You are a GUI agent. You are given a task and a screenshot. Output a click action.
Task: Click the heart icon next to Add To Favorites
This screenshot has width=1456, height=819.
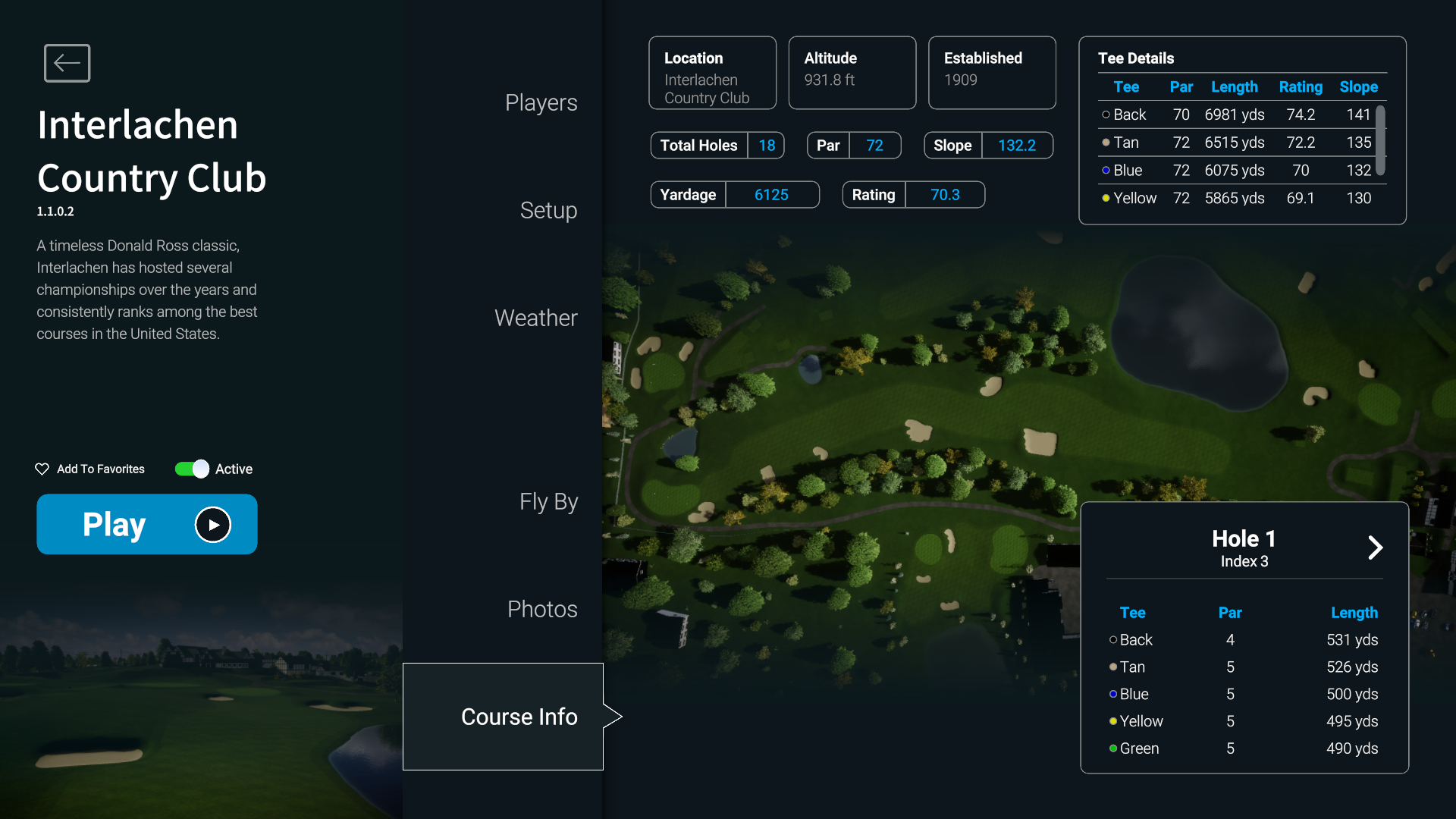[42, 469]
